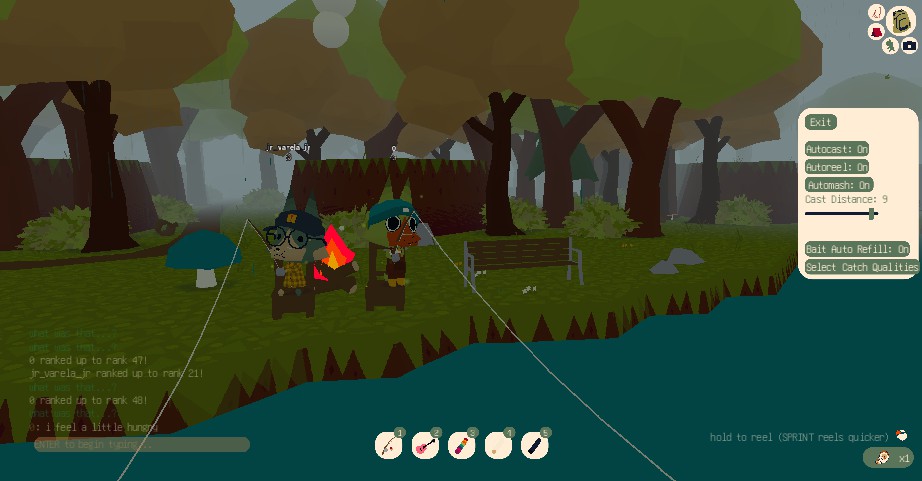
Task: Click the chat input box
Action: point(141,444)
